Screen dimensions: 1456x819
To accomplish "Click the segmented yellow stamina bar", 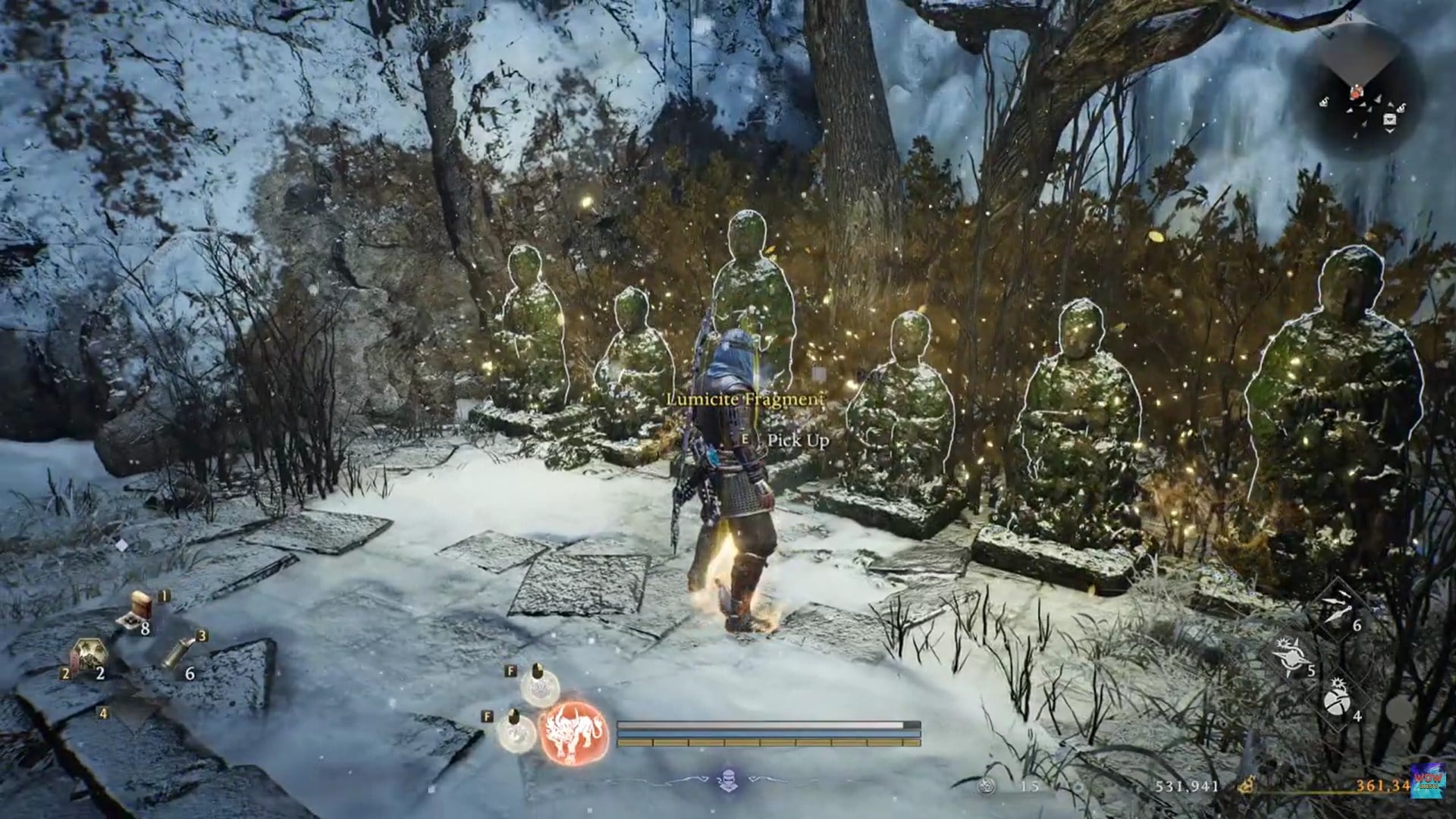I will (767, 742).
